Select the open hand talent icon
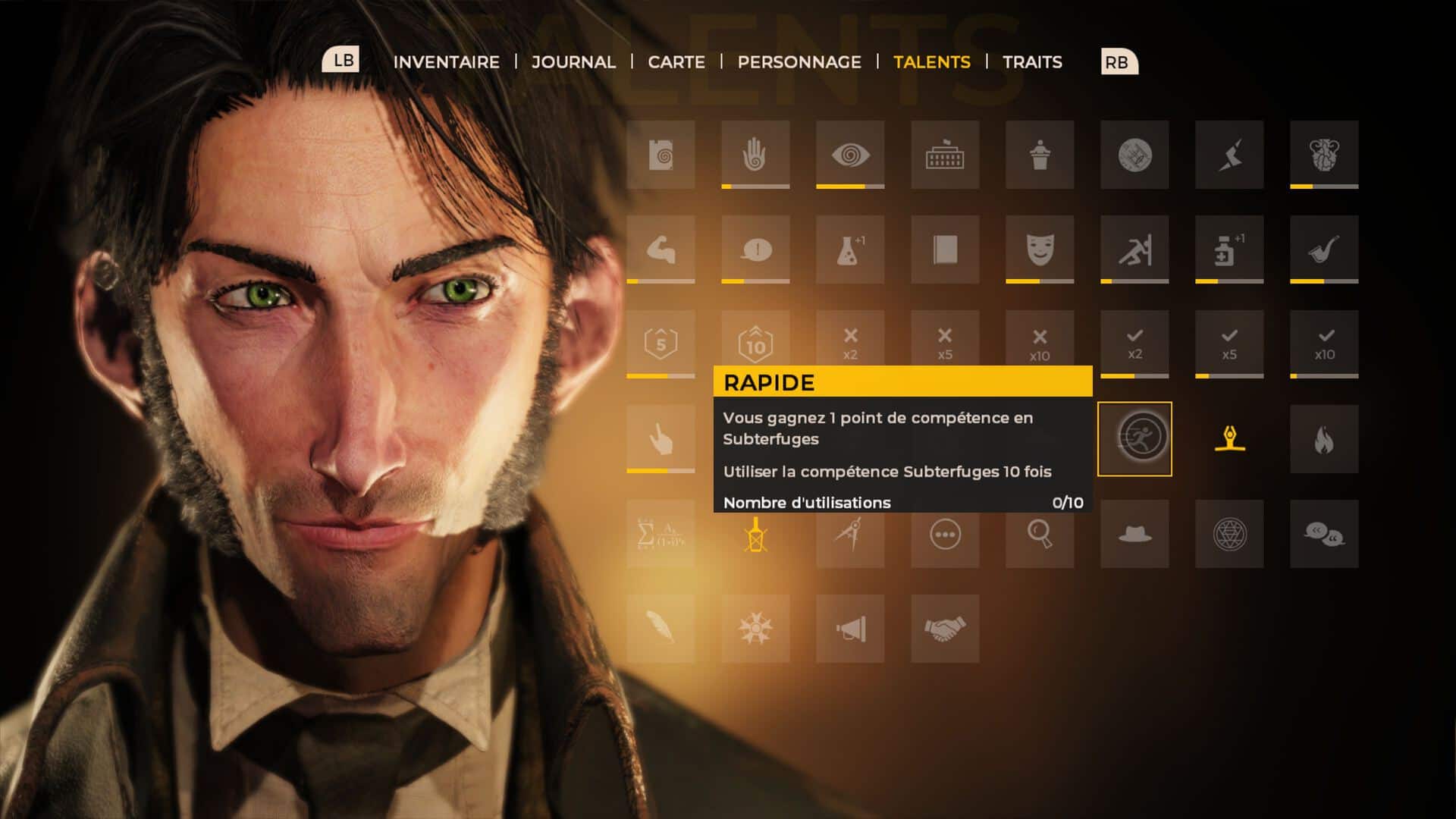The image size is (1456, 819). pyautogui.click(x=755, y=155)
